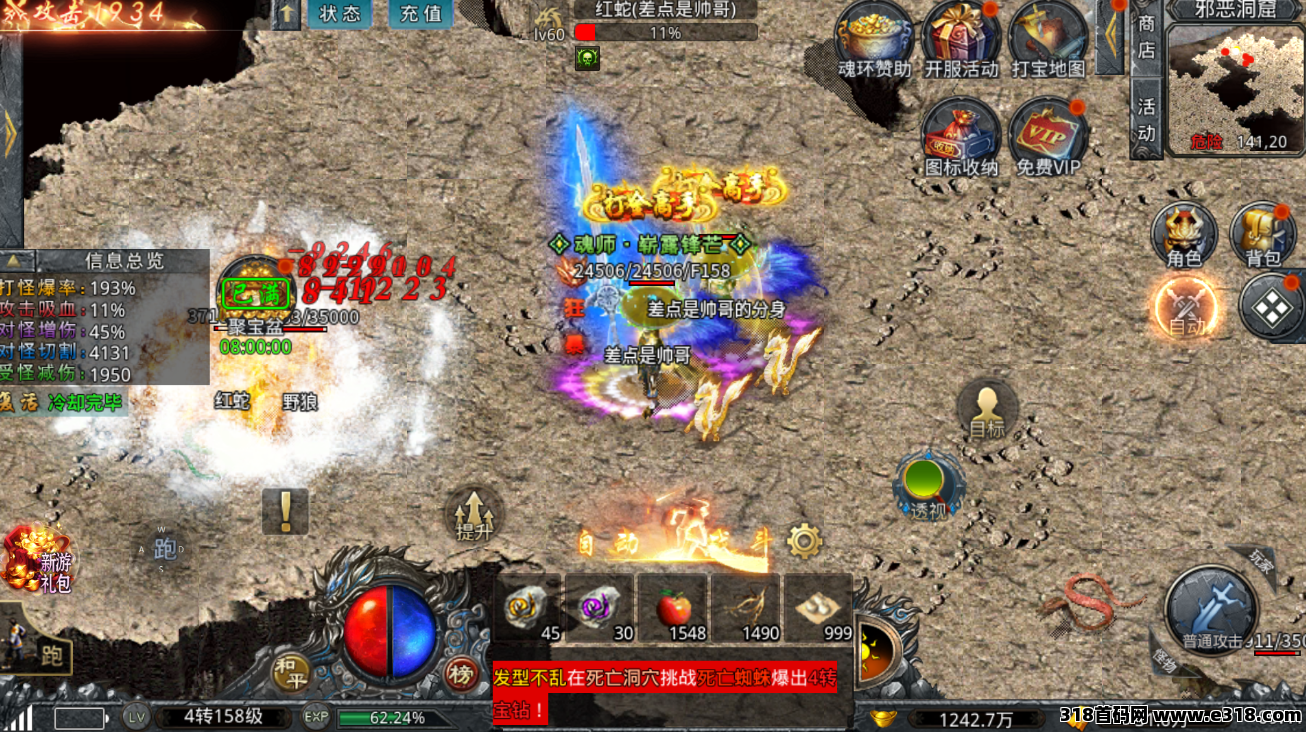Screen dimensions: 1306x732
Task: Open the 背包 backpack
Action: click(1262, 236)
